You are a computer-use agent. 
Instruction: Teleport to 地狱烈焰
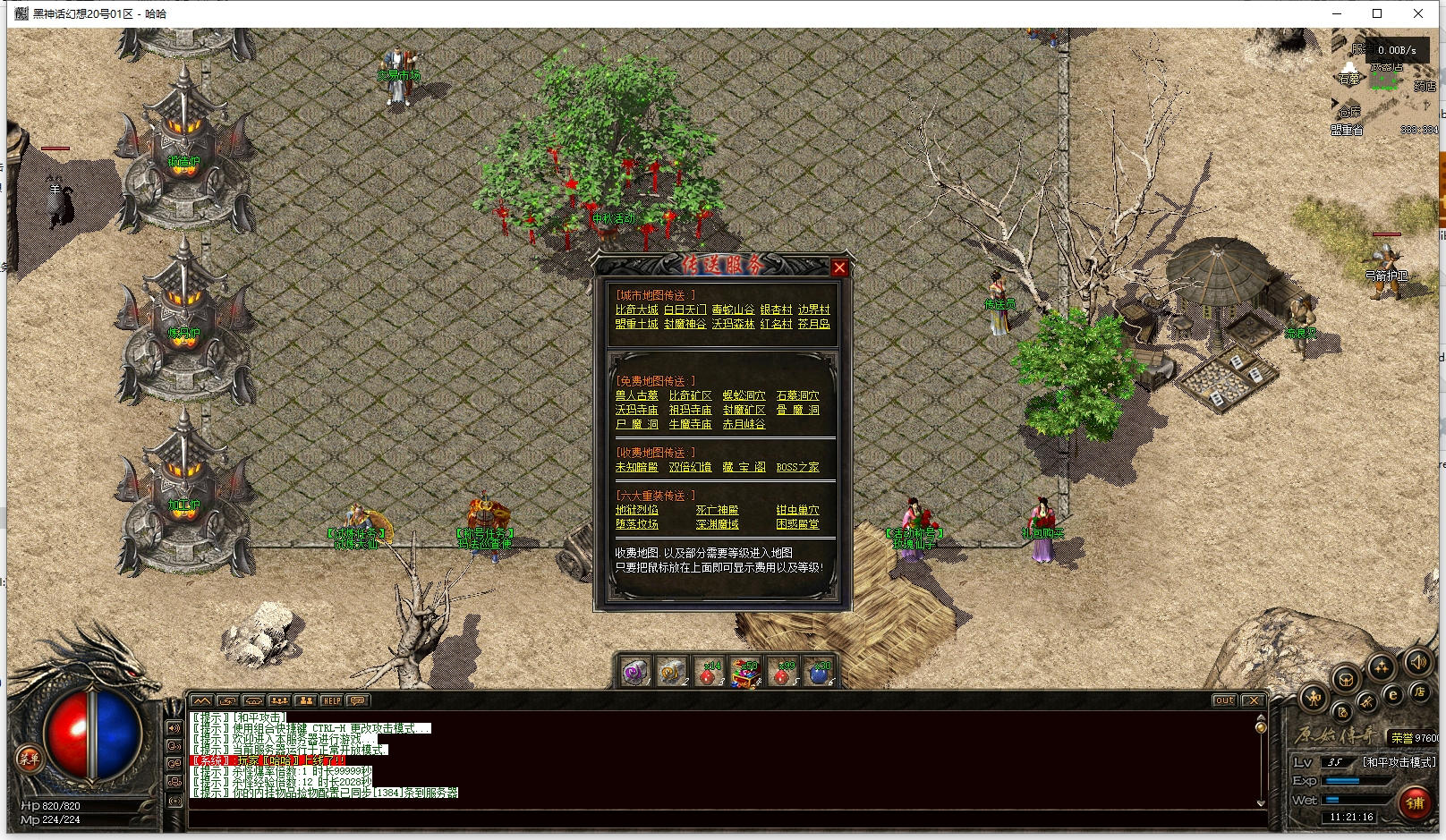(636, 510)
